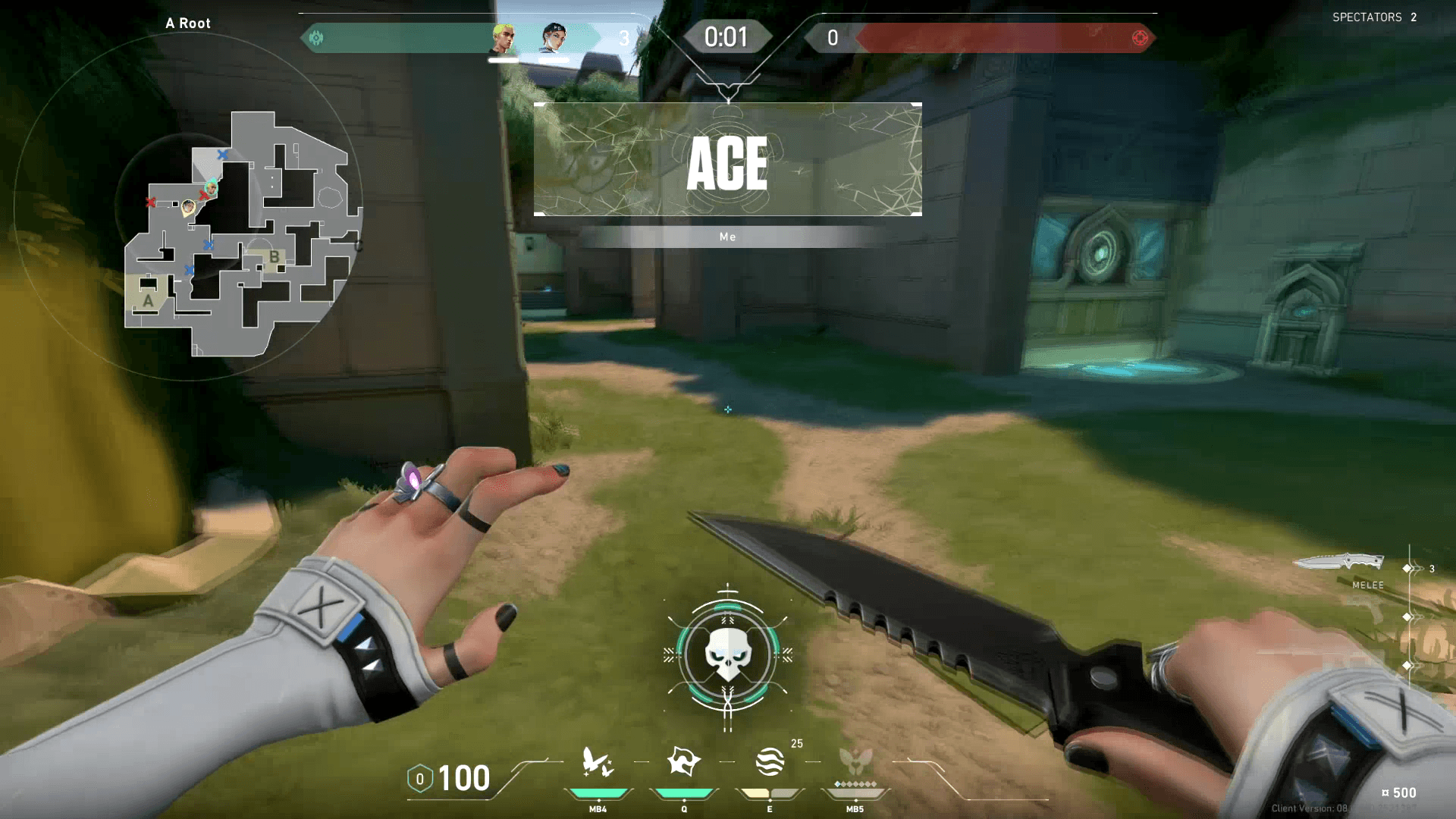Trigger the butterfly ultimate icon labeled MB5
The width and height of the screenshot is (1456, 819).
pos(855,761)
